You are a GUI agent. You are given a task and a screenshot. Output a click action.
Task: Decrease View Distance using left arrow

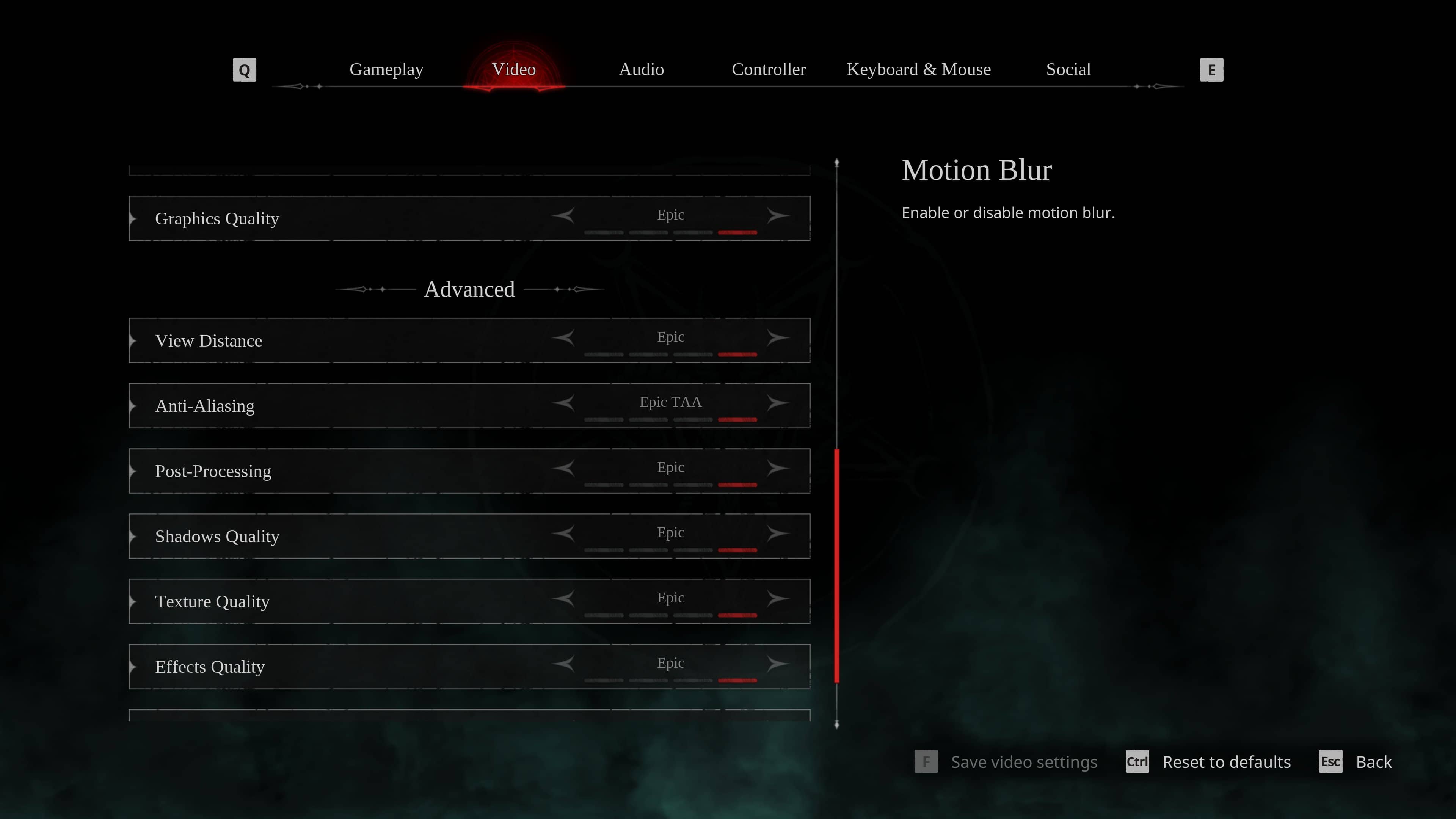(563, 337)
